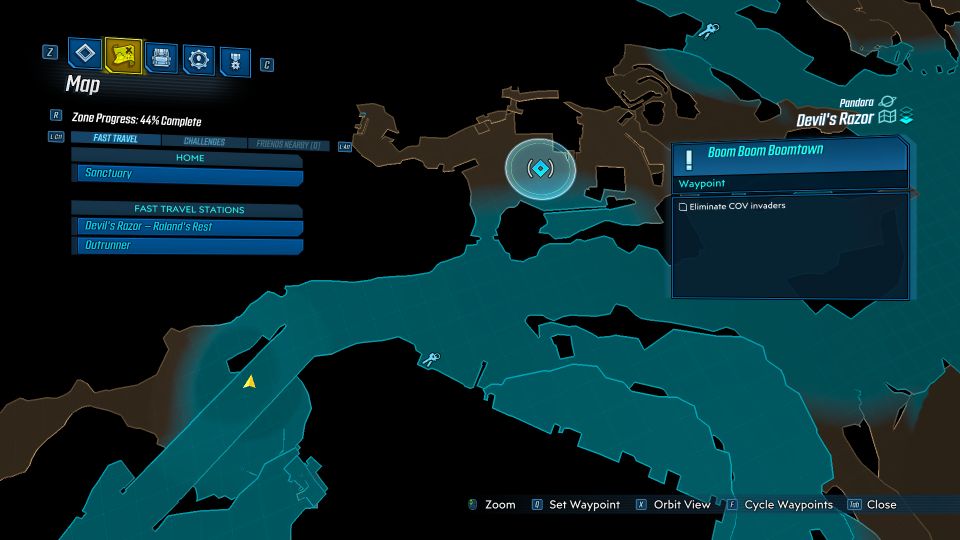Image resolution: width=960 pixels, height=540 pixels.
Task: Open the Friends Nearby sub-tab
Action: point(289,145)
